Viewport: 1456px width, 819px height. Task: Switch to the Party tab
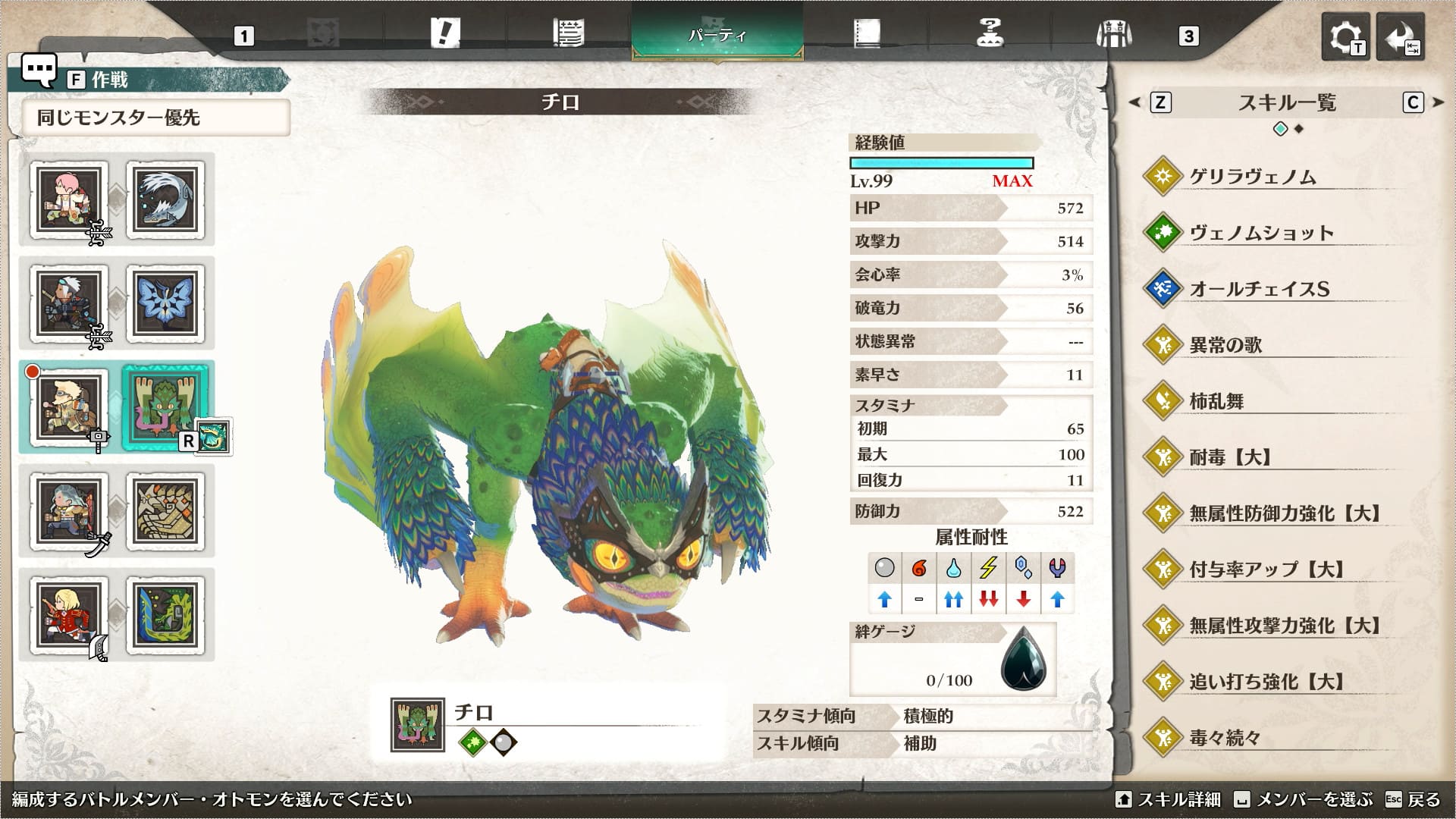(x=717, y=34)
